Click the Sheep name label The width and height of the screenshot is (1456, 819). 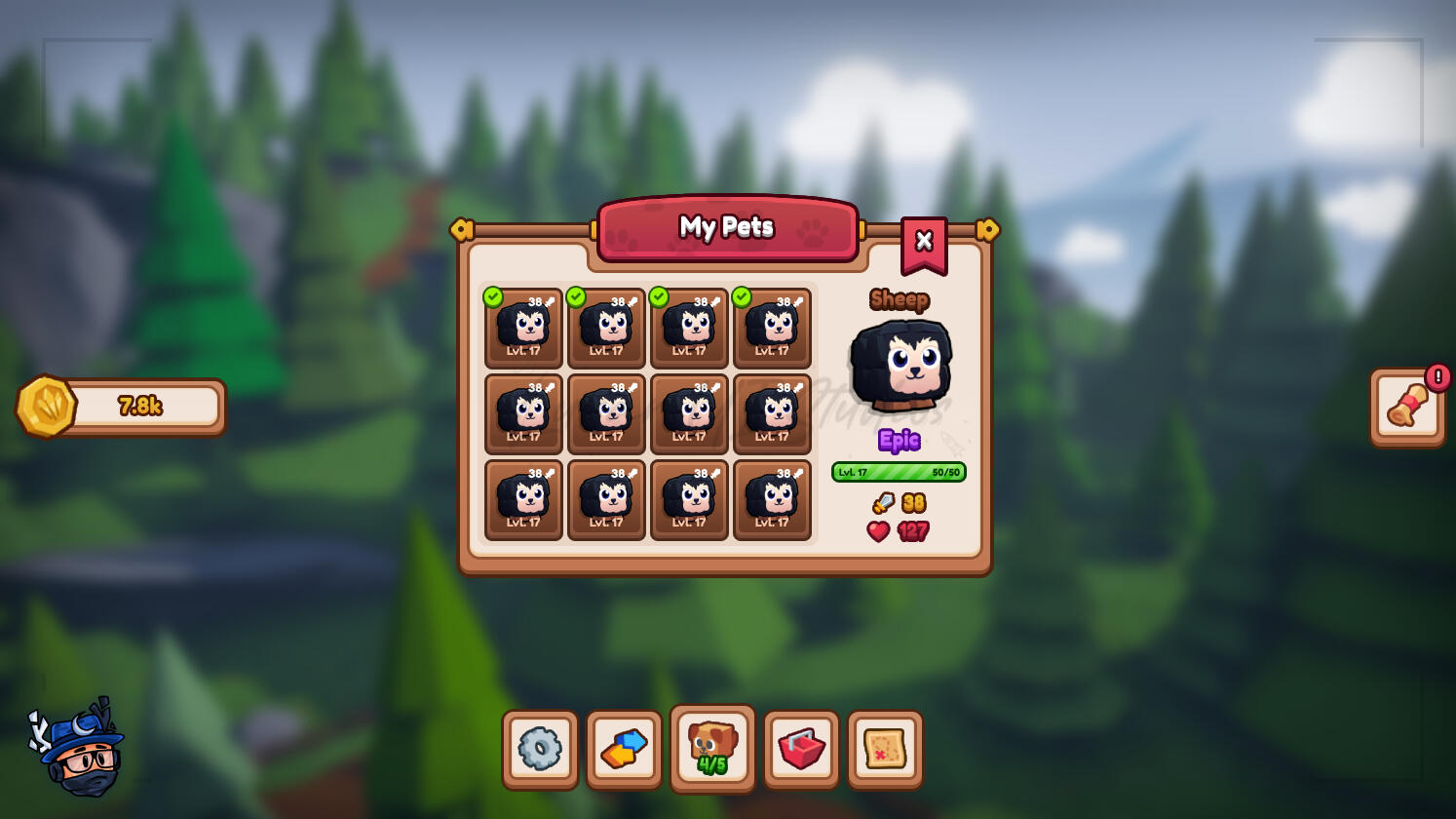pos(899,300)
